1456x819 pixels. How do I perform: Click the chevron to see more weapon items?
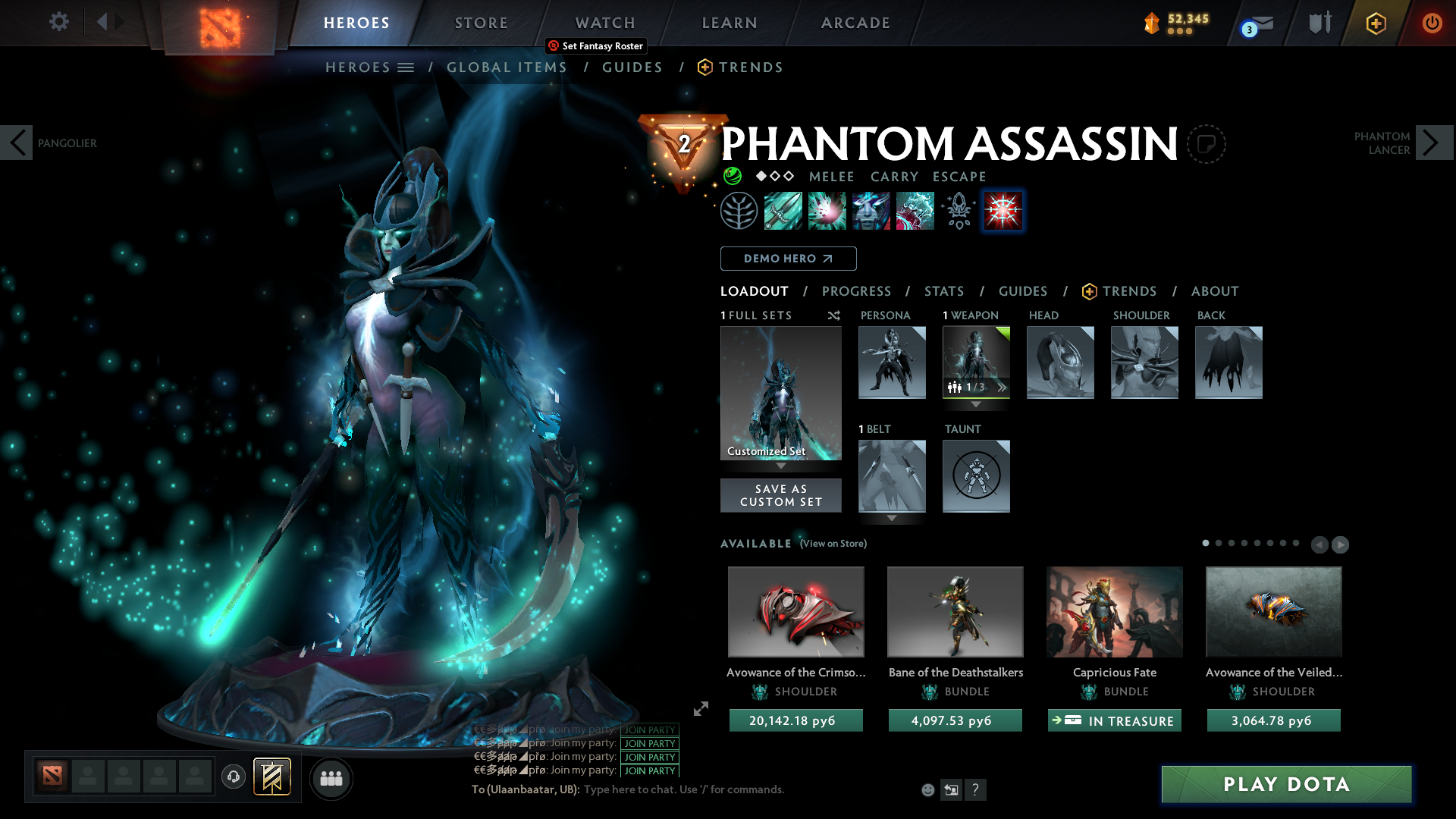point(1002,388)
